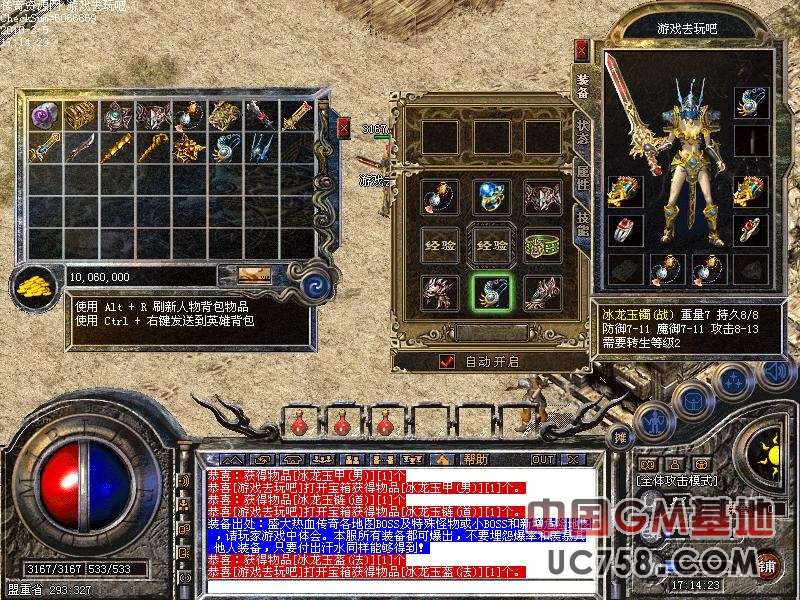This screenshot has width=800, height=600.
Task: Open the 帮助 help button on chat bar
Action: [x=476, y=459]
